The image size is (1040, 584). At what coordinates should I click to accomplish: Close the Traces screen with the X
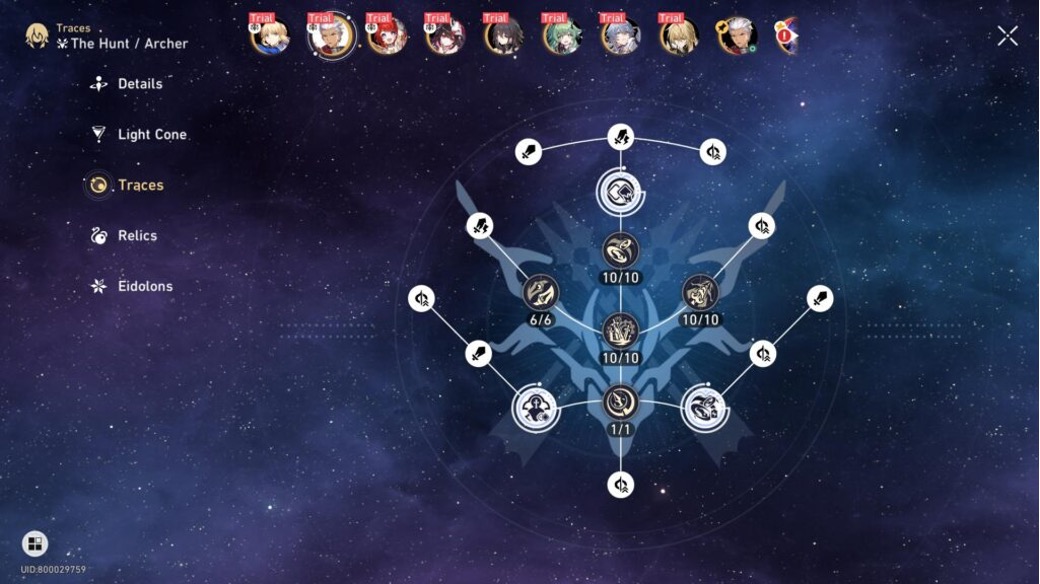[1007, 36]
